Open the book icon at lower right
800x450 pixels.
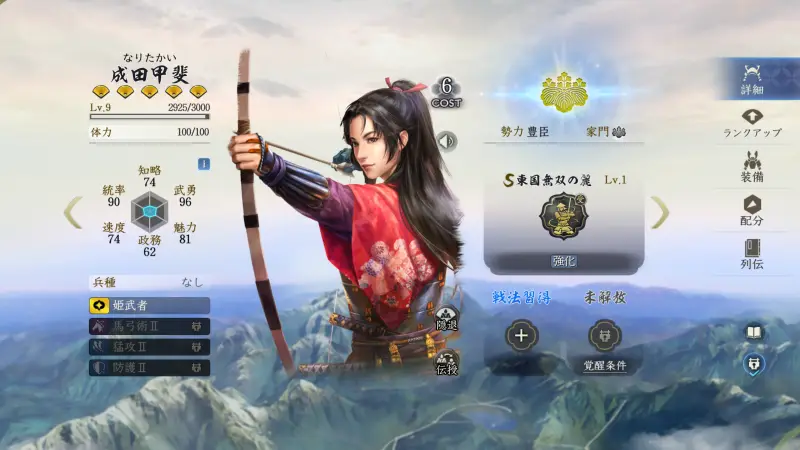[753, 332]
